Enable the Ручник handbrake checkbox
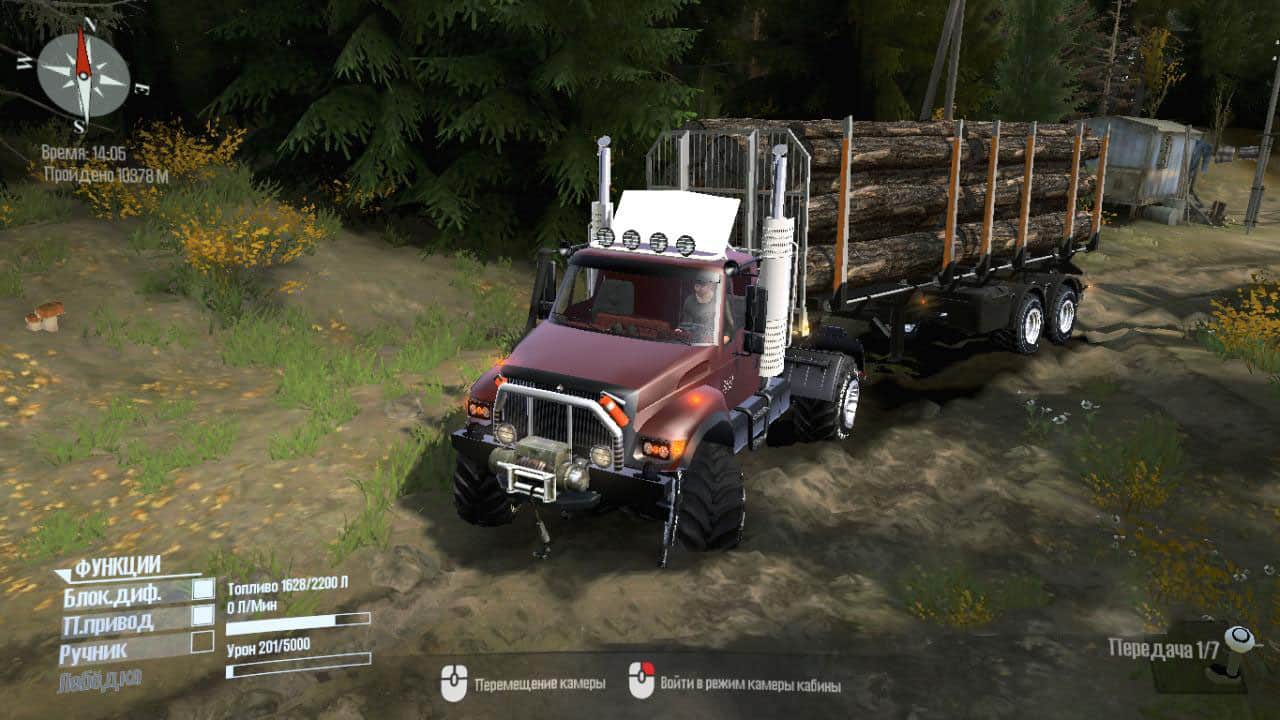The image size is (1280, 720). 203,642
